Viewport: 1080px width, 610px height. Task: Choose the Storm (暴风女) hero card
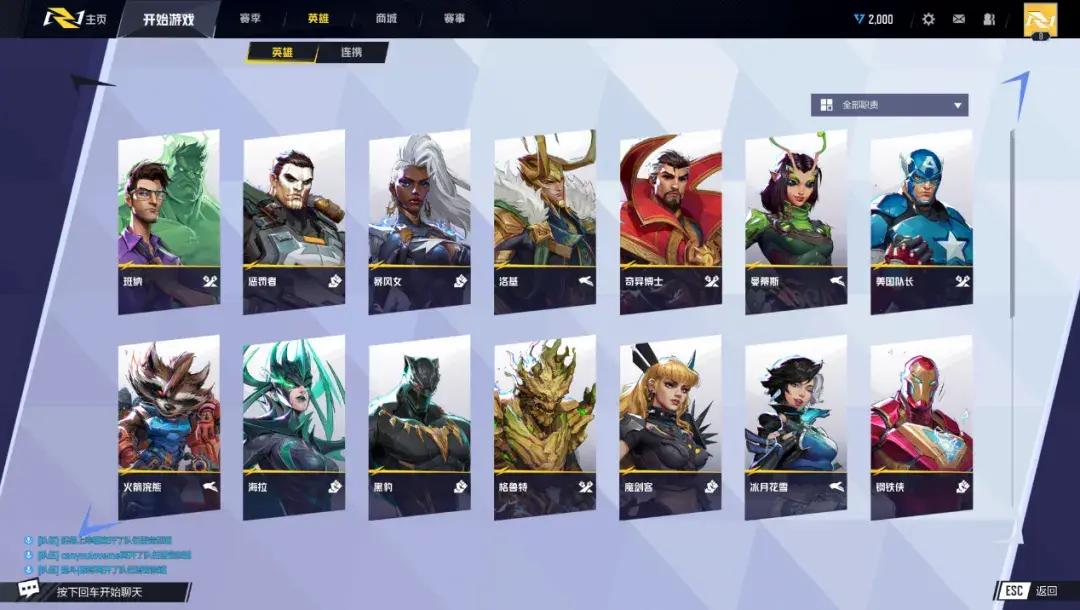point(419,220)
